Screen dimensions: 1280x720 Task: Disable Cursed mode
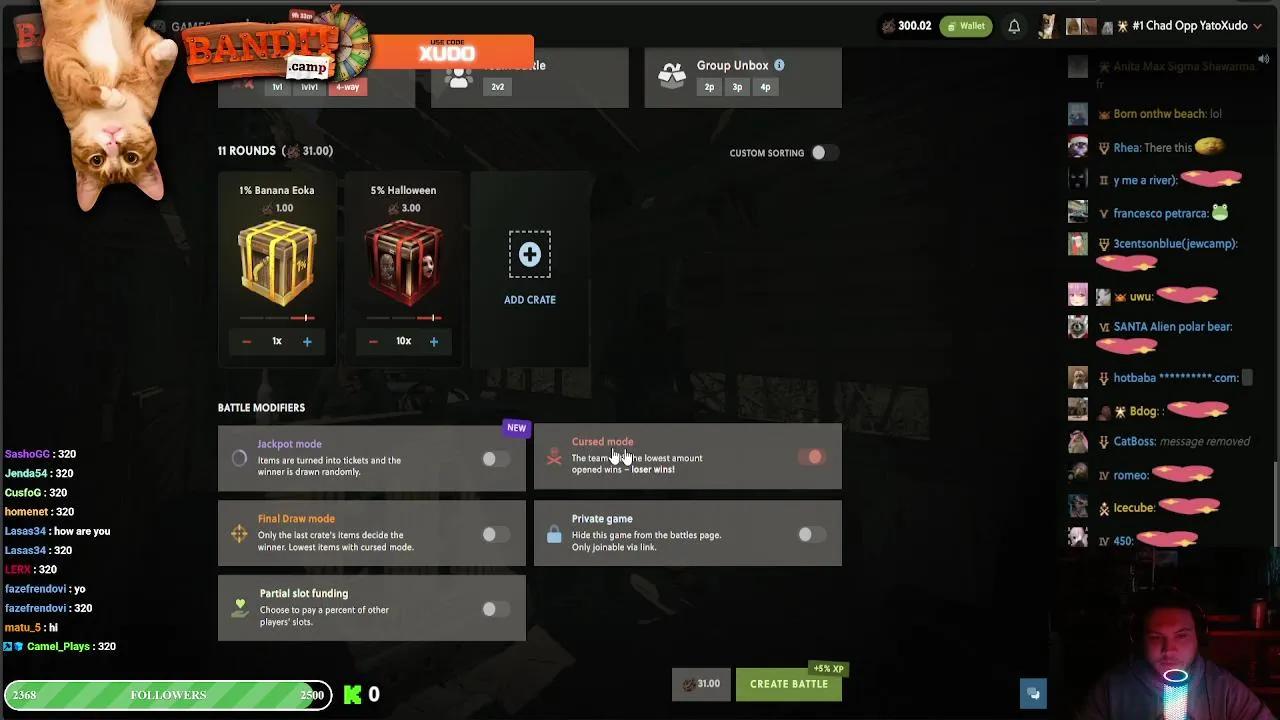(813, 456)
